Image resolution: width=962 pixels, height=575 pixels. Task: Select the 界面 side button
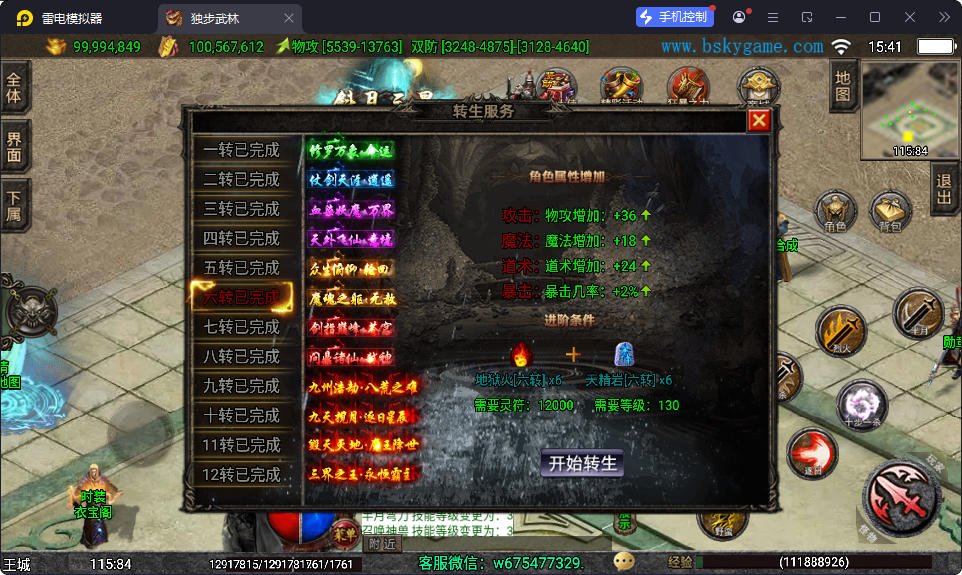14,147
